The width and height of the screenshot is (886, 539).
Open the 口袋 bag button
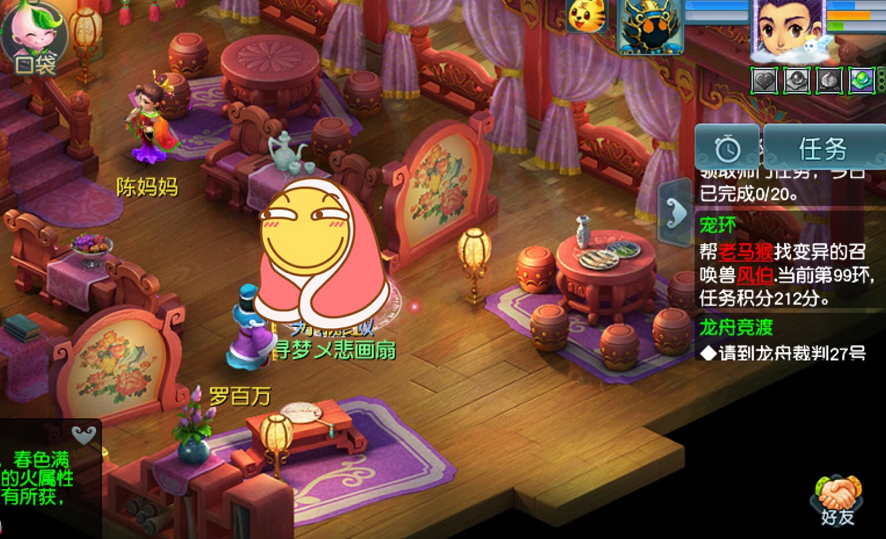tap(33, 38)
